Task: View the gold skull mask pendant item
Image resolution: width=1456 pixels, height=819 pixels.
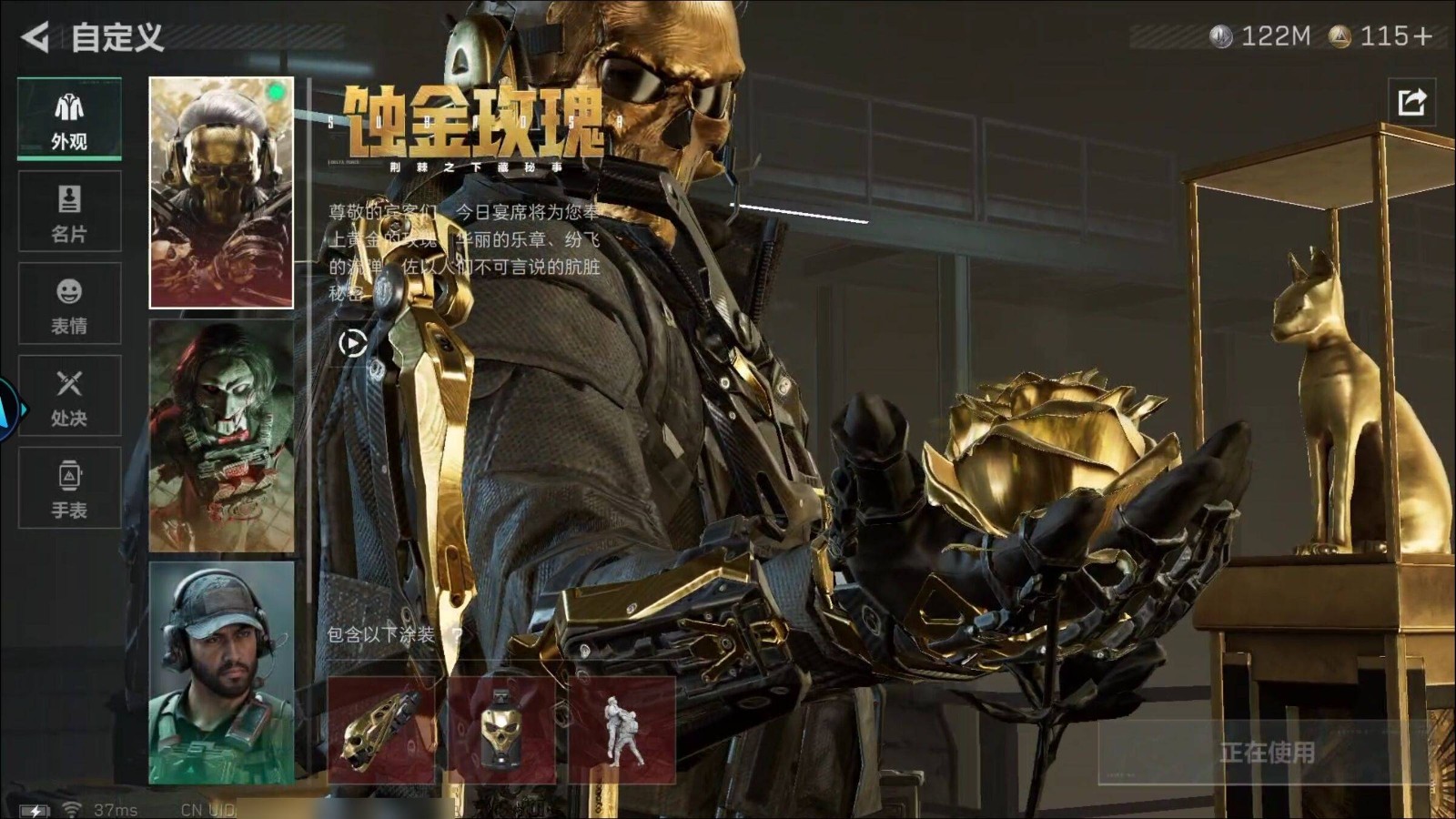Action: coord(501,729)
